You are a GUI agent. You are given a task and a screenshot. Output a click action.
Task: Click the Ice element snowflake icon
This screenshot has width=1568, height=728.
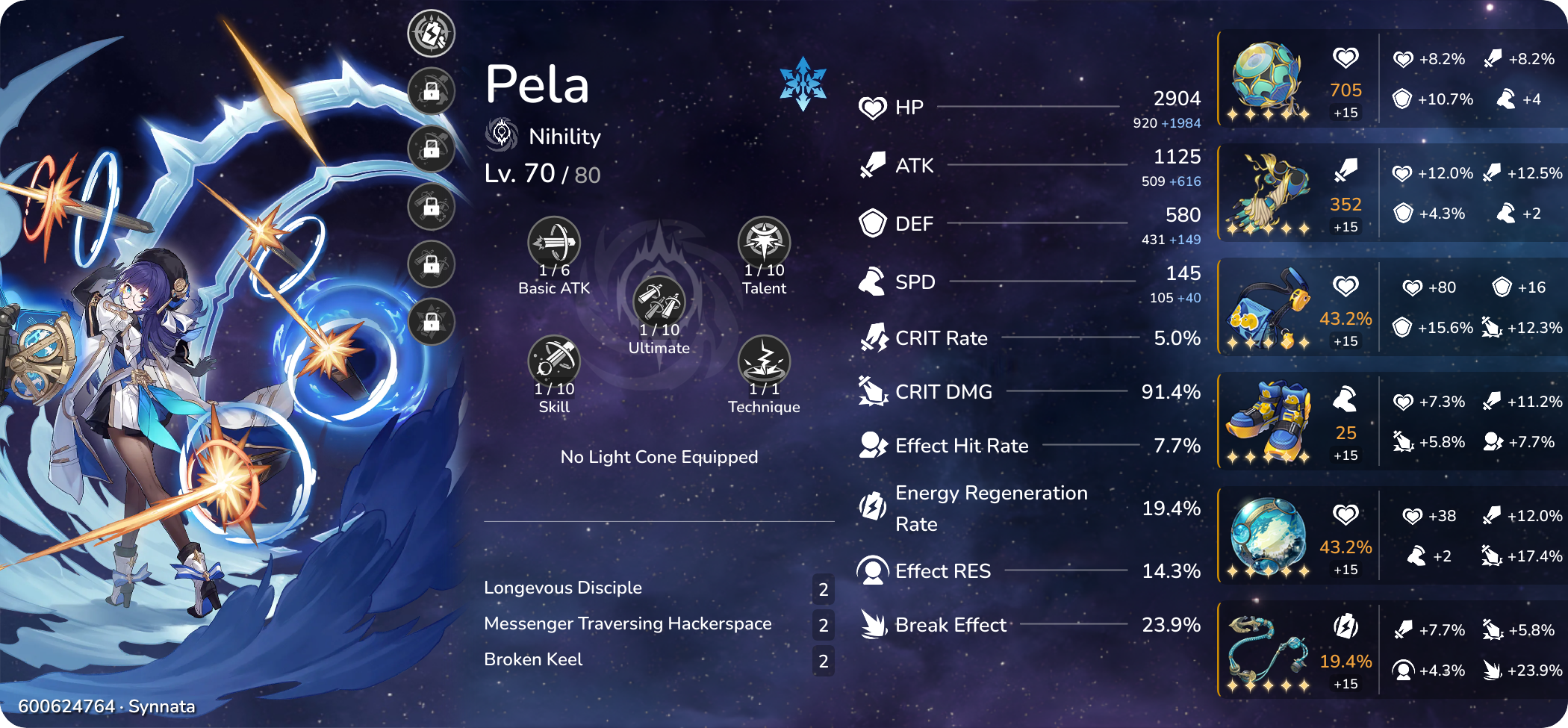803,83
